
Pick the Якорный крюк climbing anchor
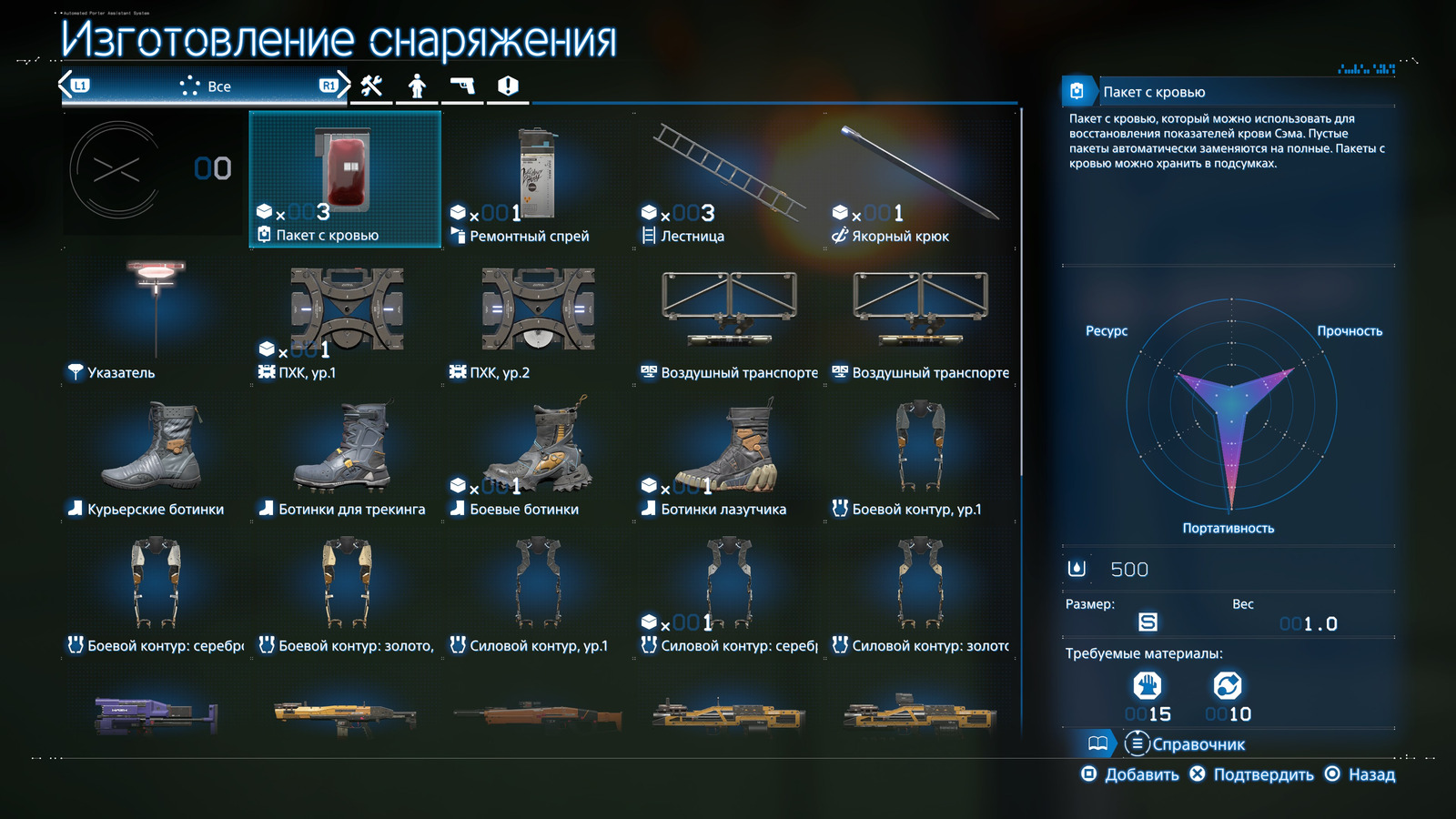click(x=919, y=179)
